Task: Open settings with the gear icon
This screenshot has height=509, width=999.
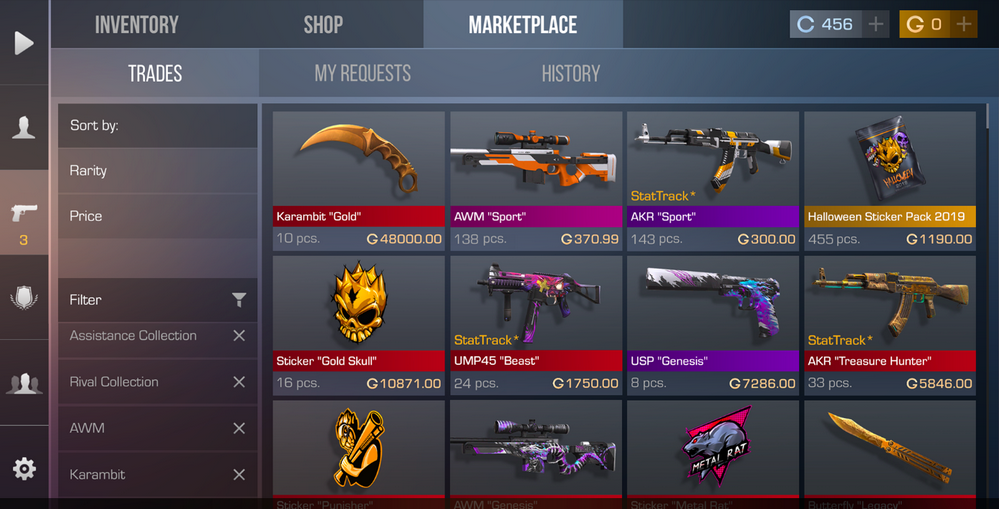Action: pos(24,469)
